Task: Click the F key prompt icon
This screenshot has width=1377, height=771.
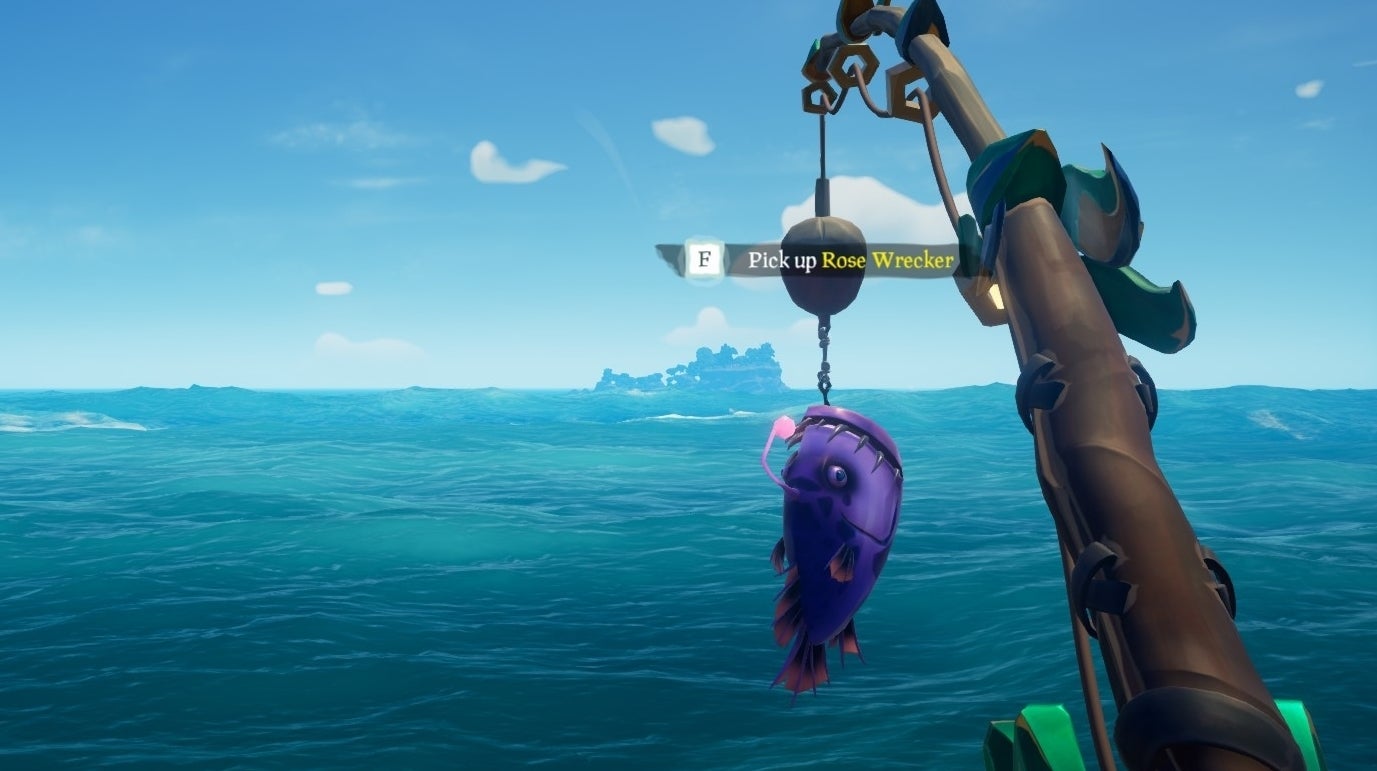Action: pos(706,258)
